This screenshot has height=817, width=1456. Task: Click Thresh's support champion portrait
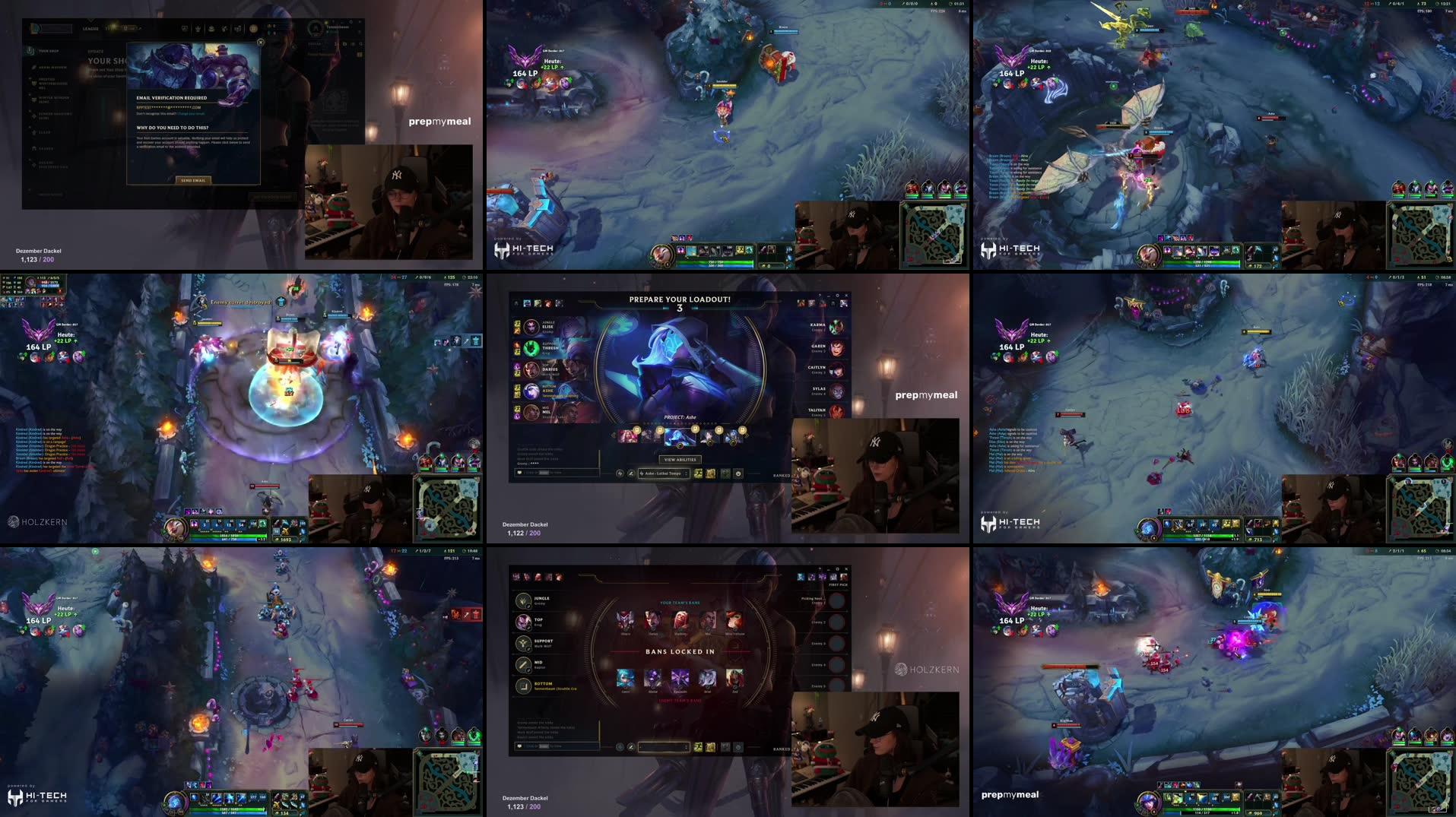[531, 349]
